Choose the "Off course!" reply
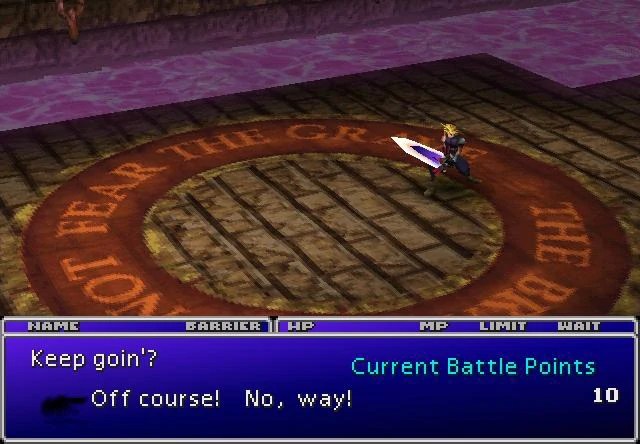The width and height of the screenshot is (640, 444). pyautogui.click(x=155, y=399)
